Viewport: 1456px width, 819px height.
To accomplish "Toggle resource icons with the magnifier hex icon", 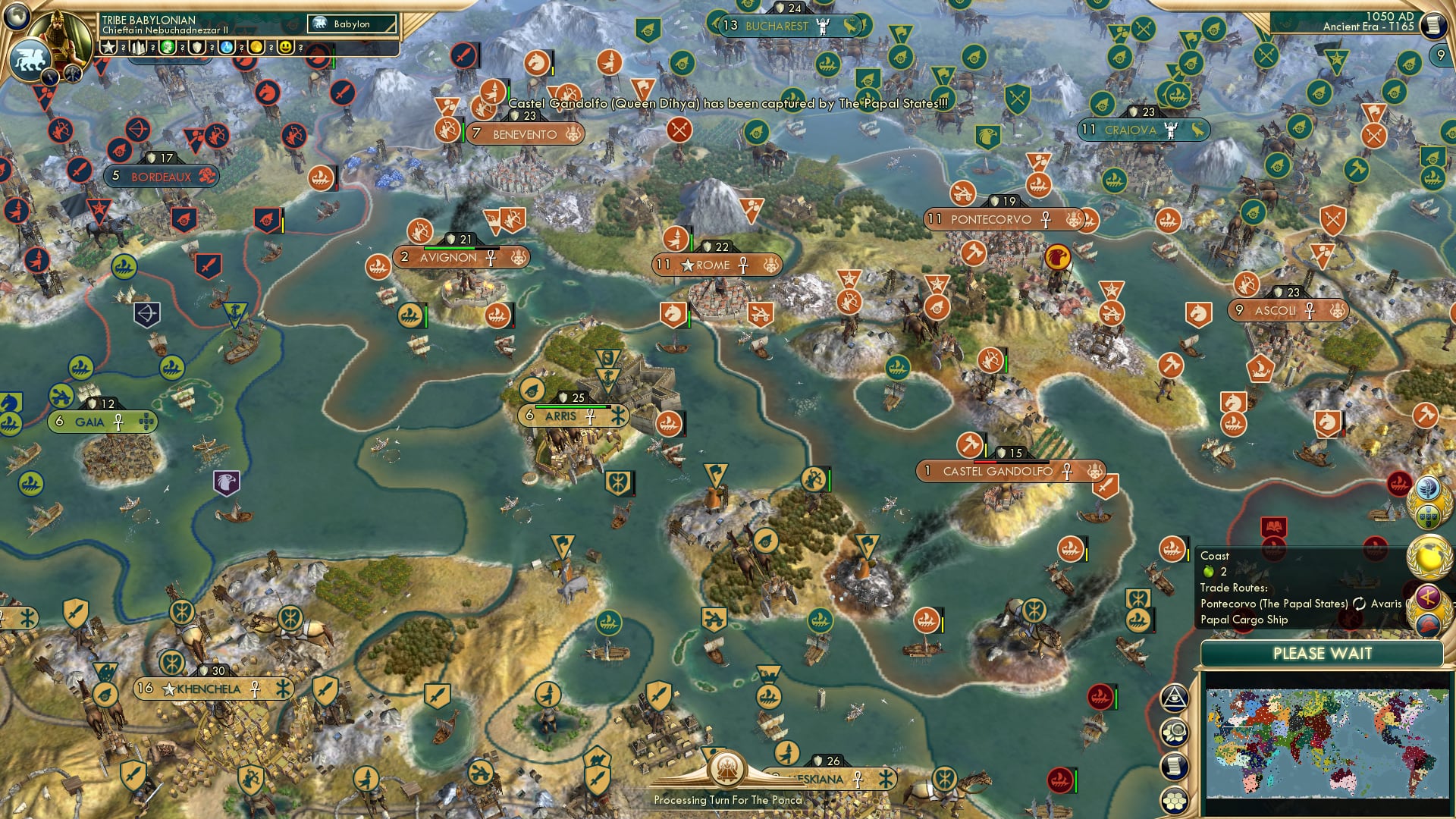I will [x=1174, y=731].
